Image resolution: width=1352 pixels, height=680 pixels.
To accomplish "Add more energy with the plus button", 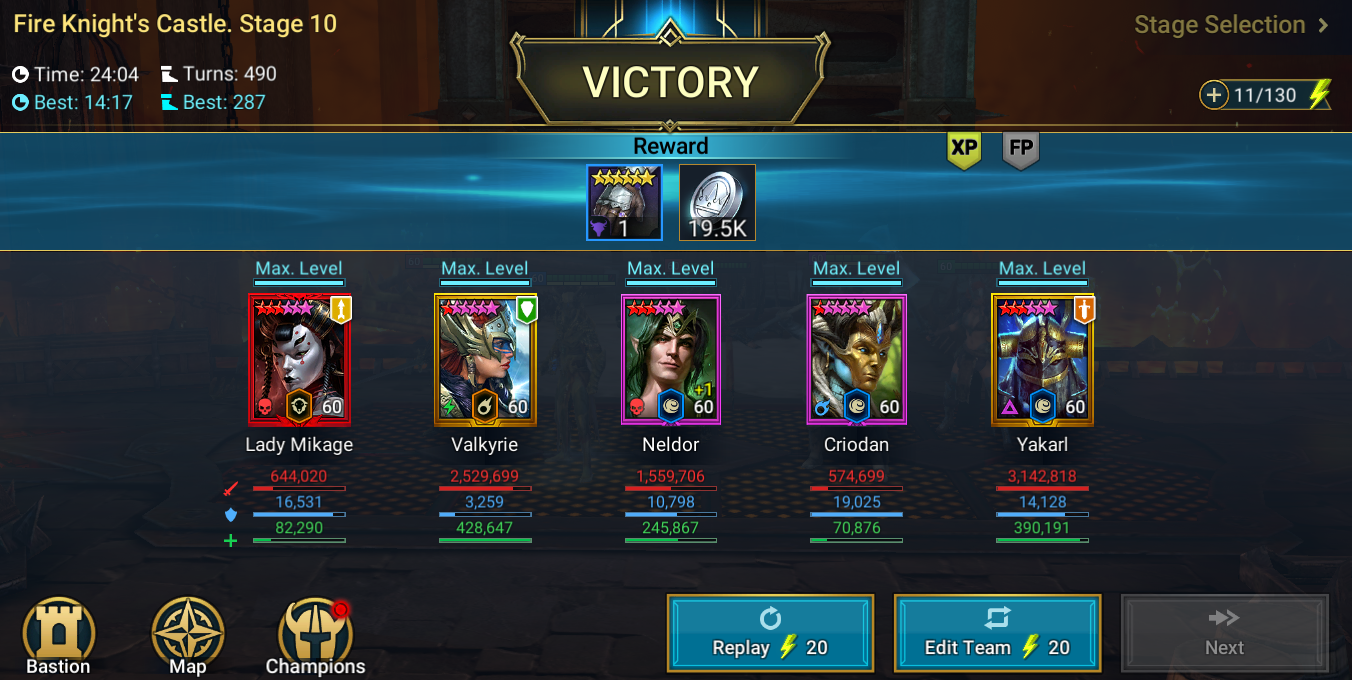I will tap(1214, 95).
